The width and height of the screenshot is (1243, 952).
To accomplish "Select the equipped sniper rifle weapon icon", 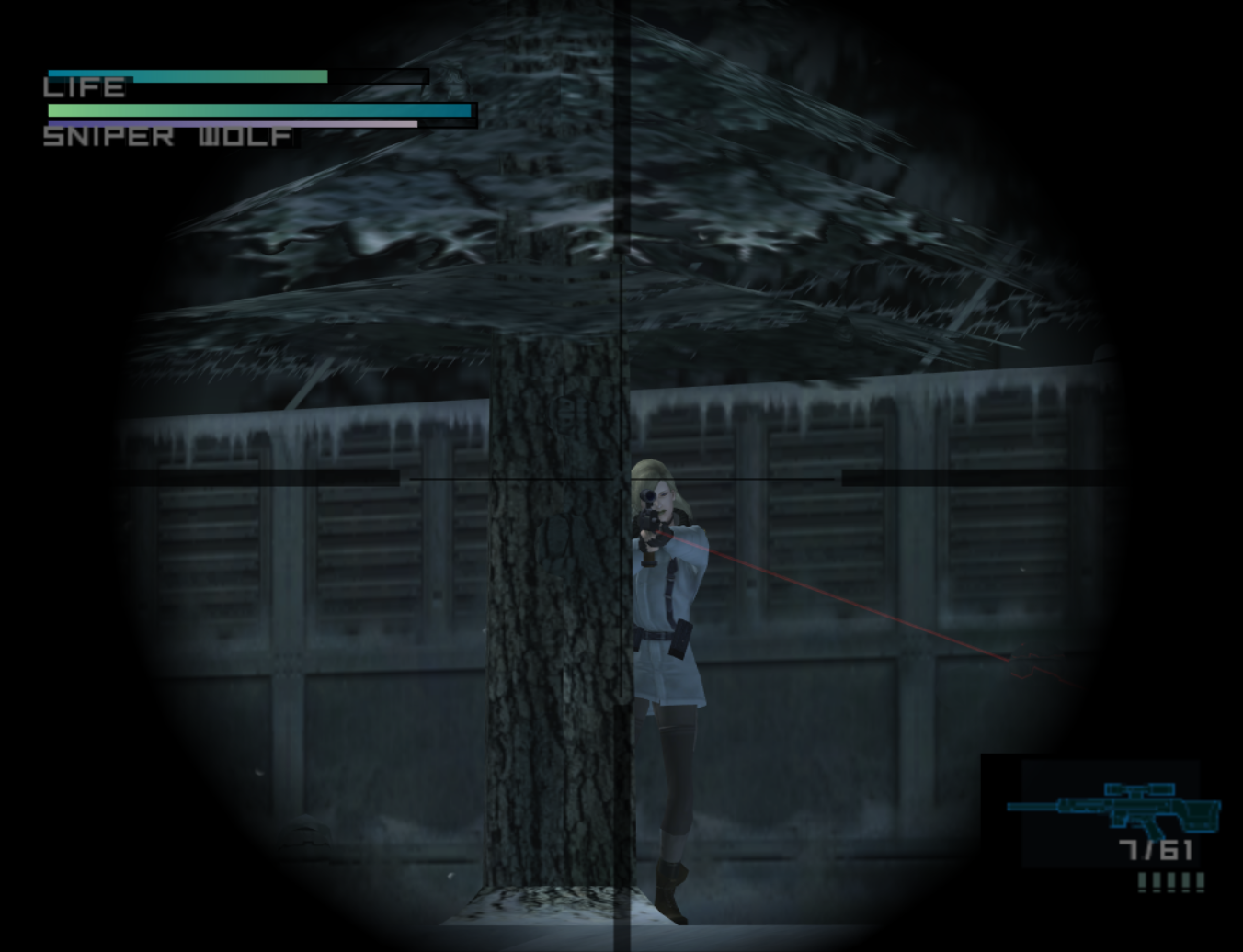I will tap(1114, 809).
